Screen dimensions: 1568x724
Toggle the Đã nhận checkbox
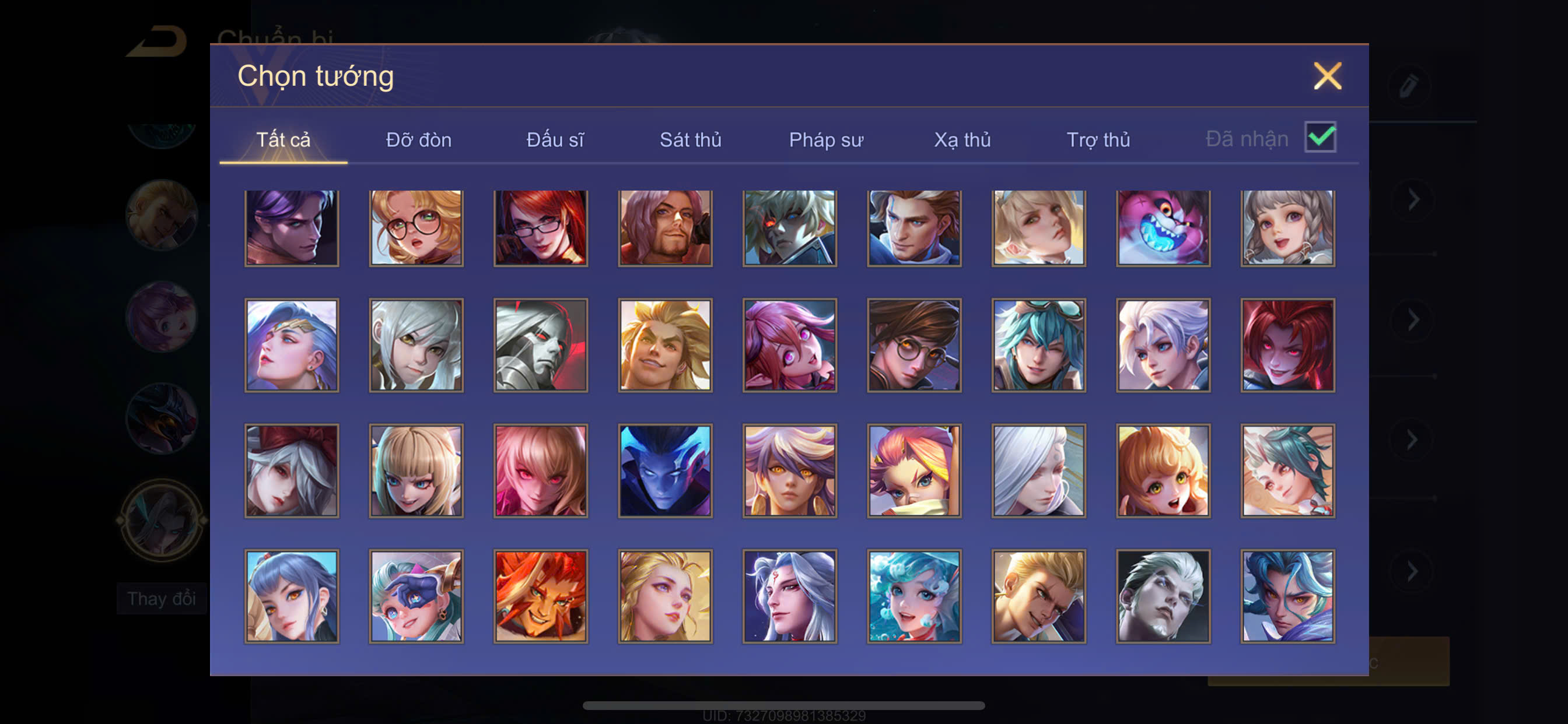tap(1319, 137)
